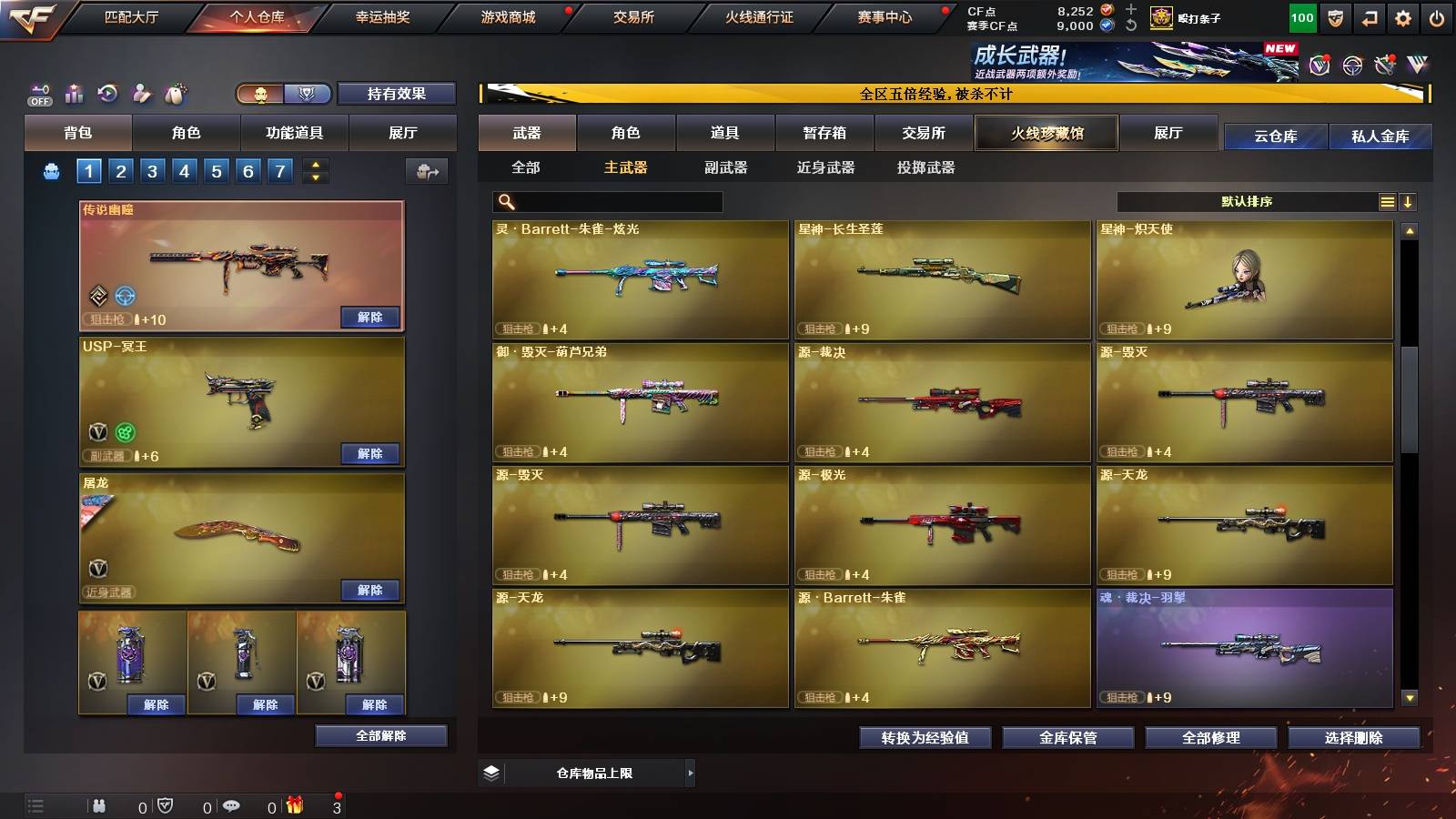1456x819 pixels.
Task: Click the replay/rotate icon above the backpack panel
Action: click(107, 93)
